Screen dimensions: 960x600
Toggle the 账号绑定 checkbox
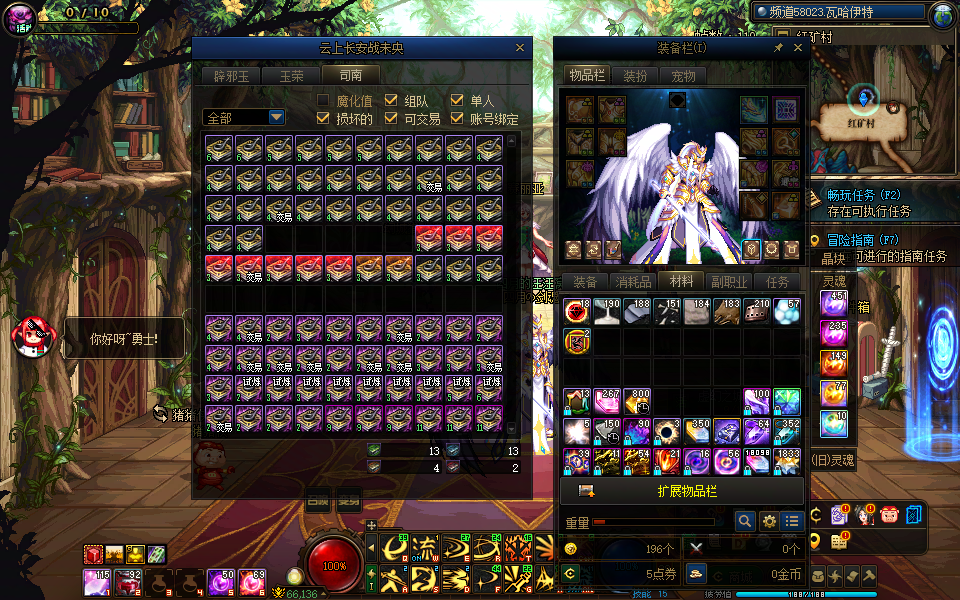457,119
